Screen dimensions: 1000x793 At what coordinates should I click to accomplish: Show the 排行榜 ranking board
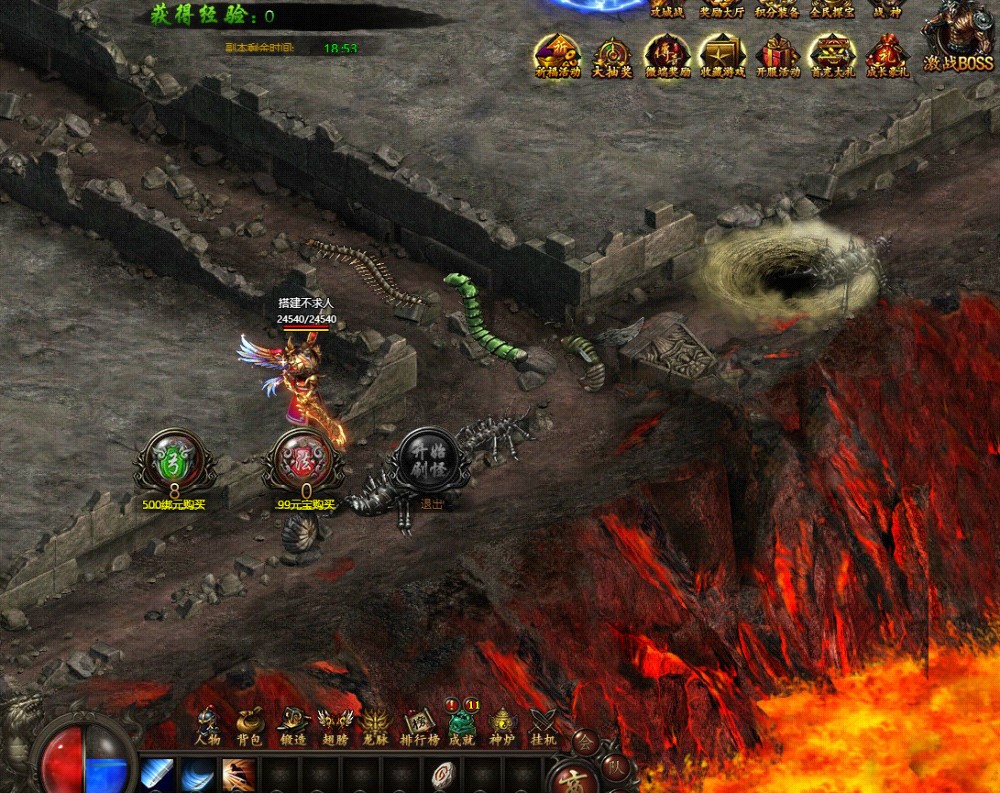click(420, 724)
